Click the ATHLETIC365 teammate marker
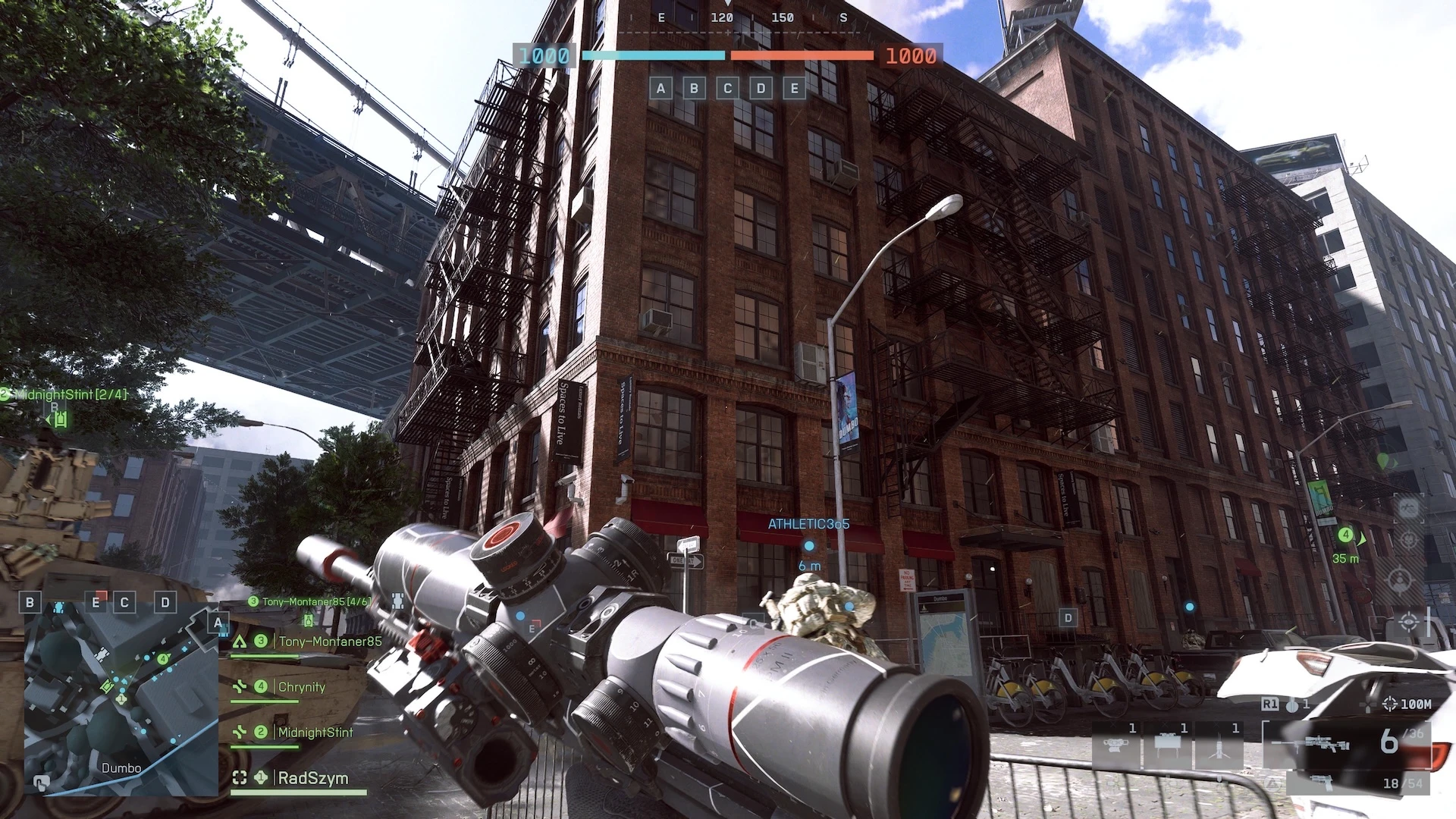1456x819 pixels. [809, 545]
